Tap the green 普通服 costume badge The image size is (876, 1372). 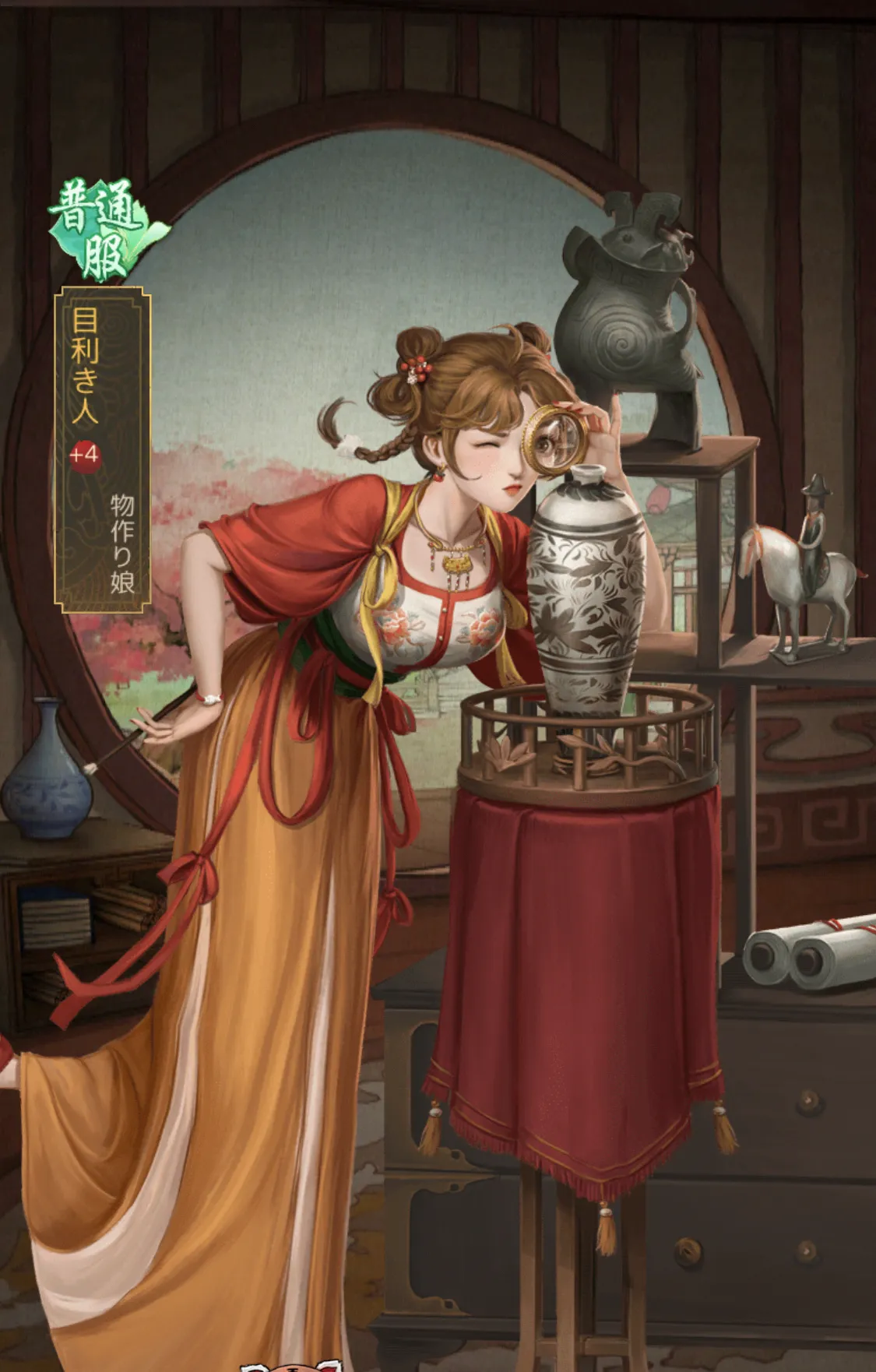[103, 229]
